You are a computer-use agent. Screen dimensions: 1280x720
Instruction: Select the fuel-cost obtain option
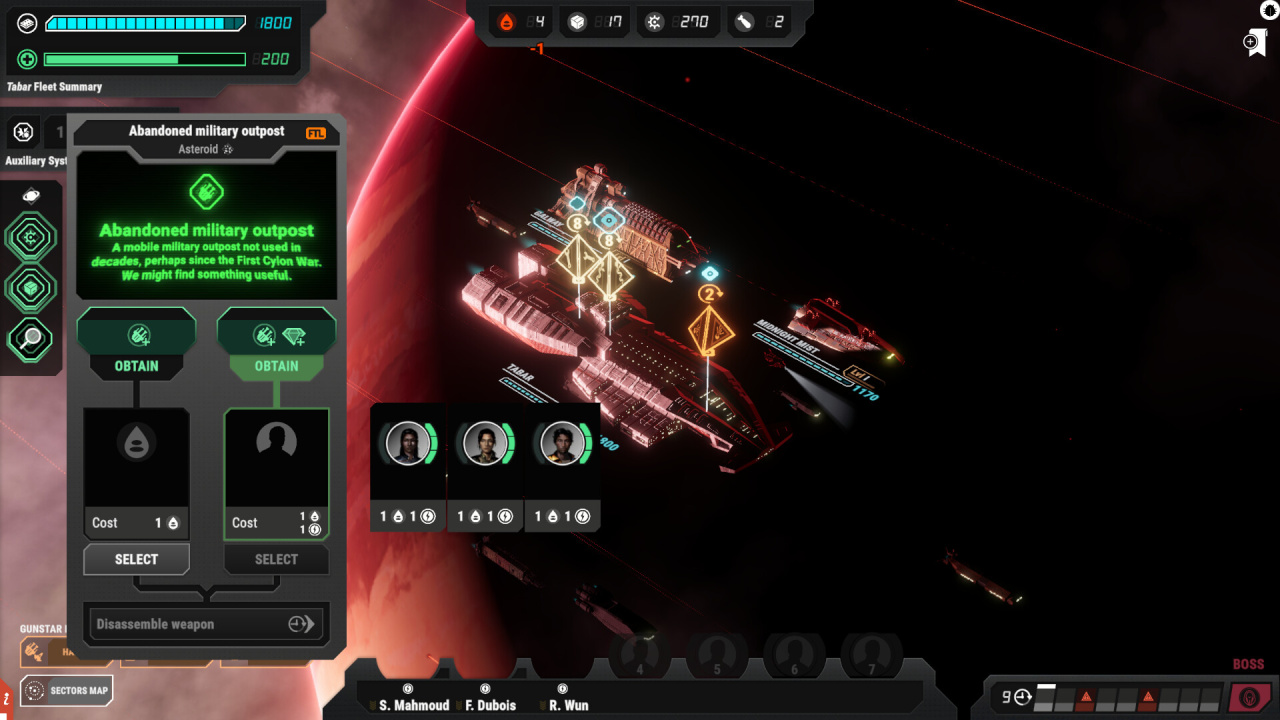click(x=136, y=559)
